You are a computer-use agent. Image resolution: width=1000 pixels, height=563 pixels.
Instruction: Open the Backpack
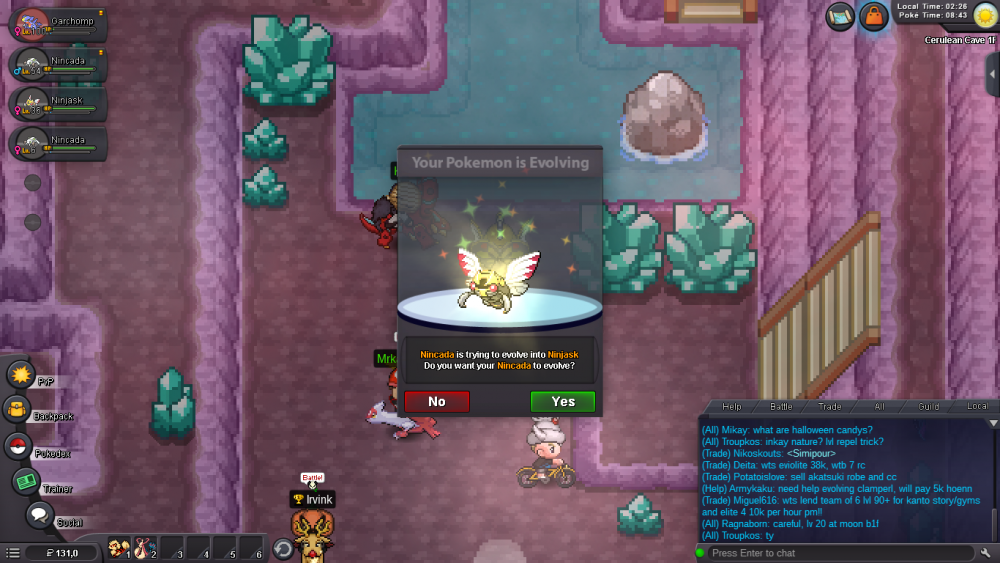coord(18,409)
